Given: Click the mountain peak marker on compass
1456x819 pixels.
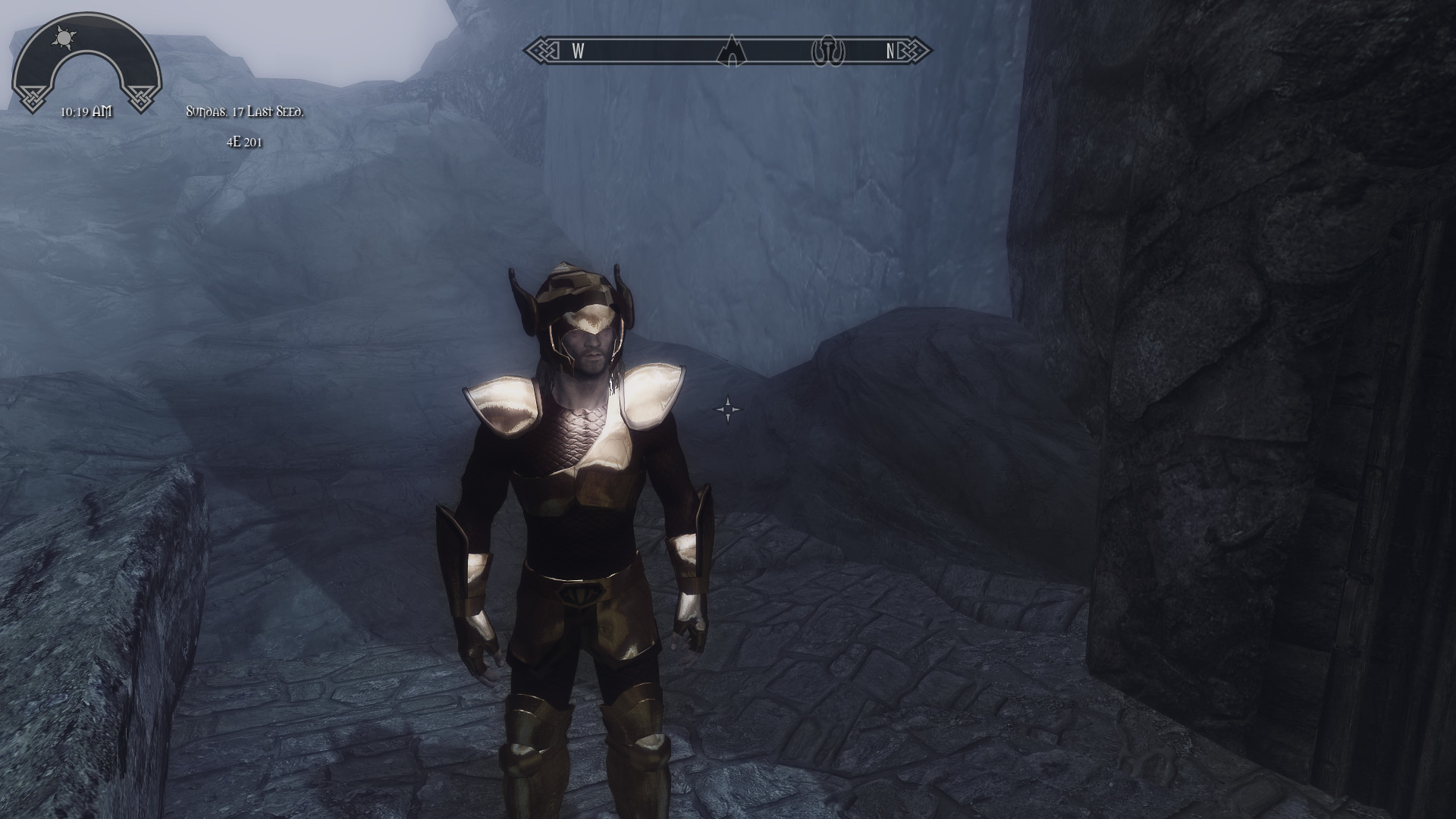Looking at the screenshot, I should click(x=730, y=51).
